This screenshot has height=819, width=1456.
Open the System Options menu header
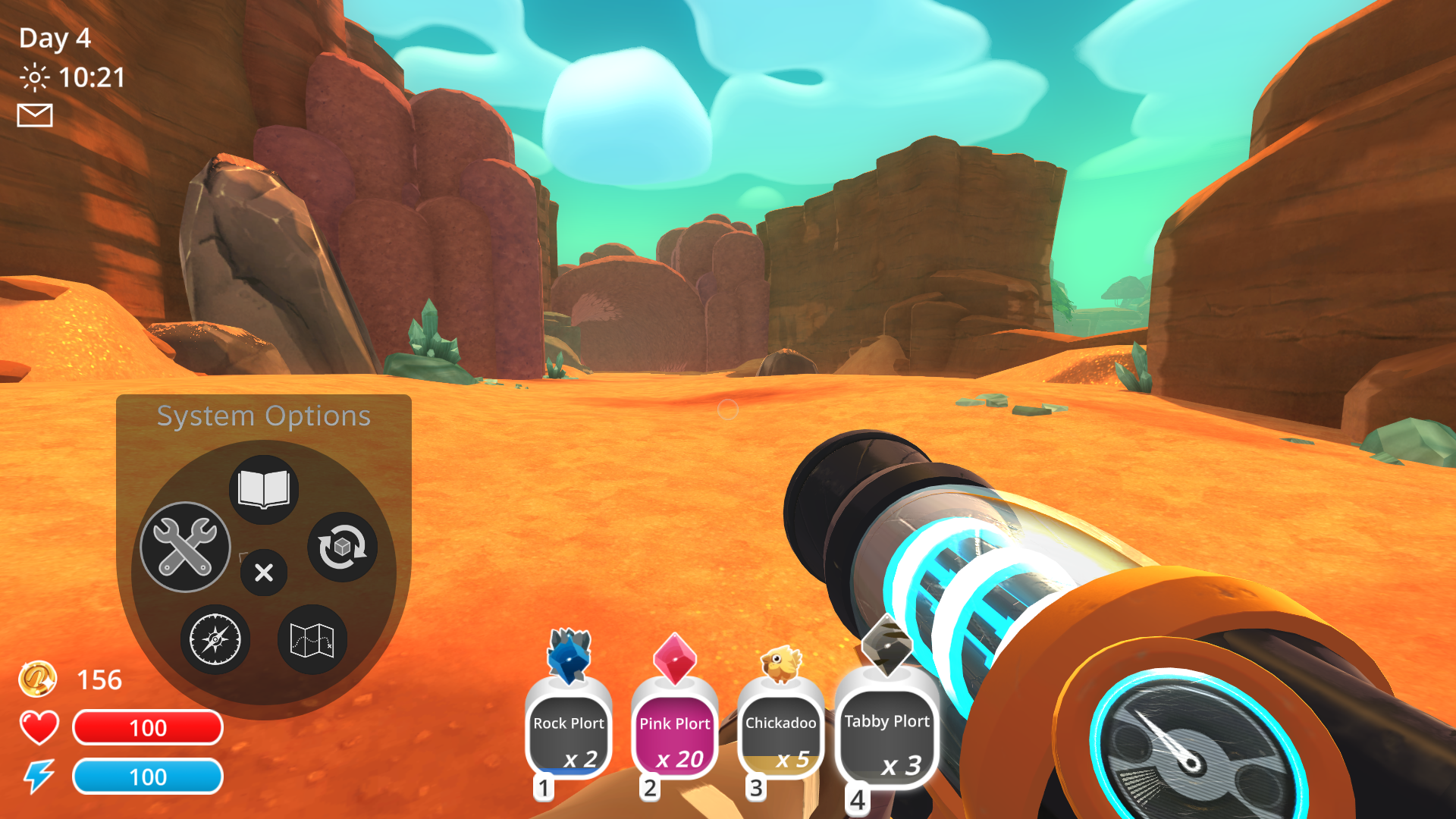pos(264,415)
